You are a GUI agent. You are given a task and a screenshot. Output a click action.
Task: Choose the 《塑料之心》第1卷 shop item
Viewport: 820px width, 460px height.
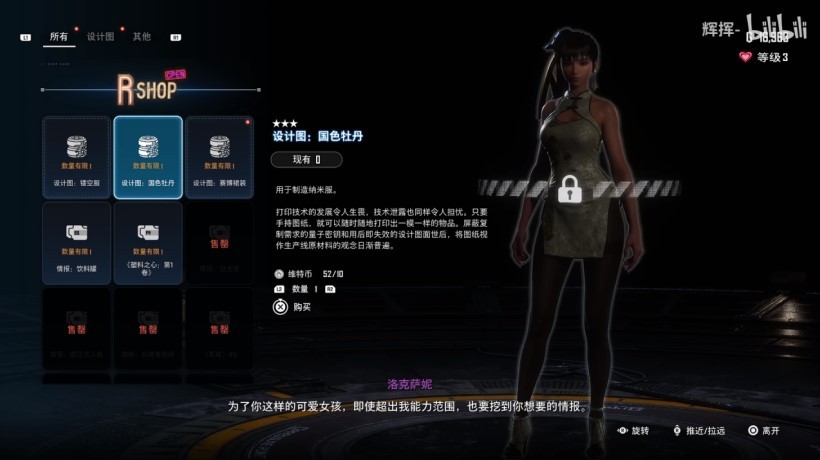click(x=148, y=241)
